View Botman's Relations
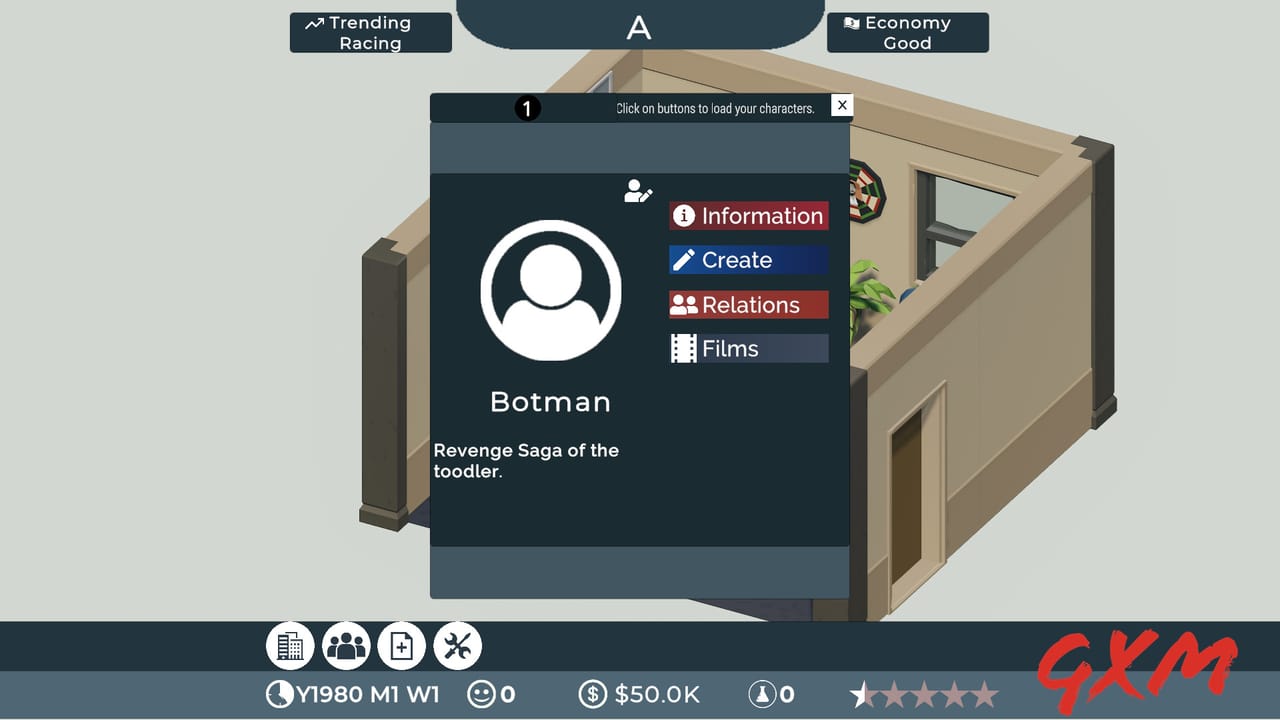Viewport: 1280px width, 720px height. [748, 304]
